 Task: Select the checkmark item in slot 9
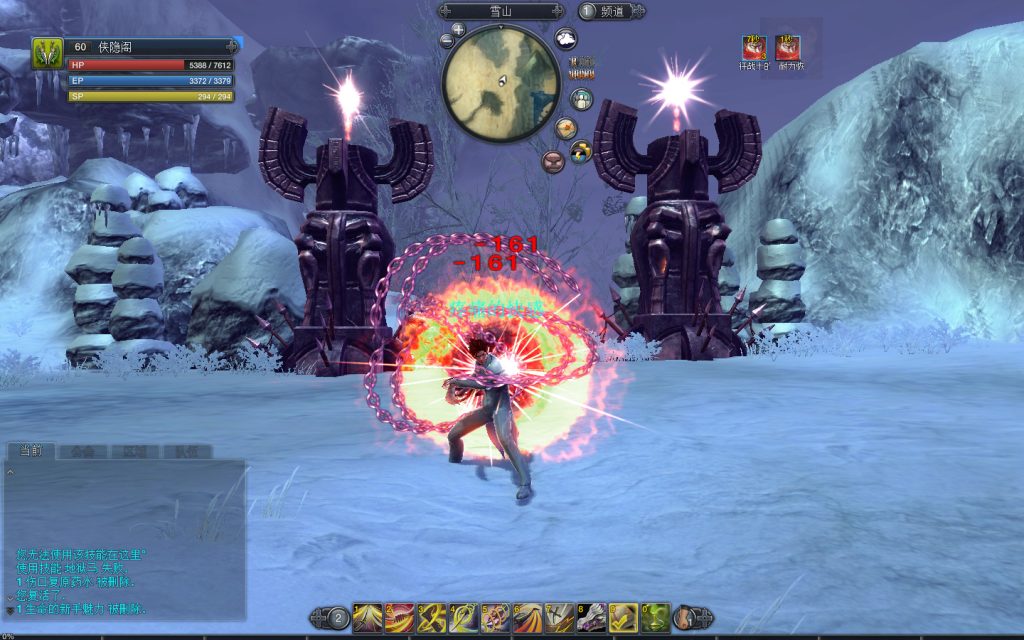[x=623, y=618]
